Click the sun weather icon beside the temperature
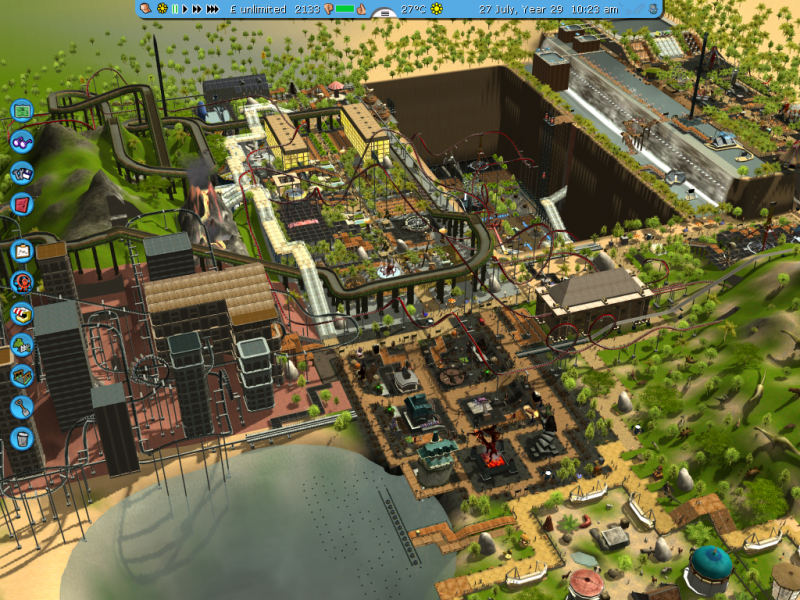This screenshot has width=800, height=600. pos(437,9)
